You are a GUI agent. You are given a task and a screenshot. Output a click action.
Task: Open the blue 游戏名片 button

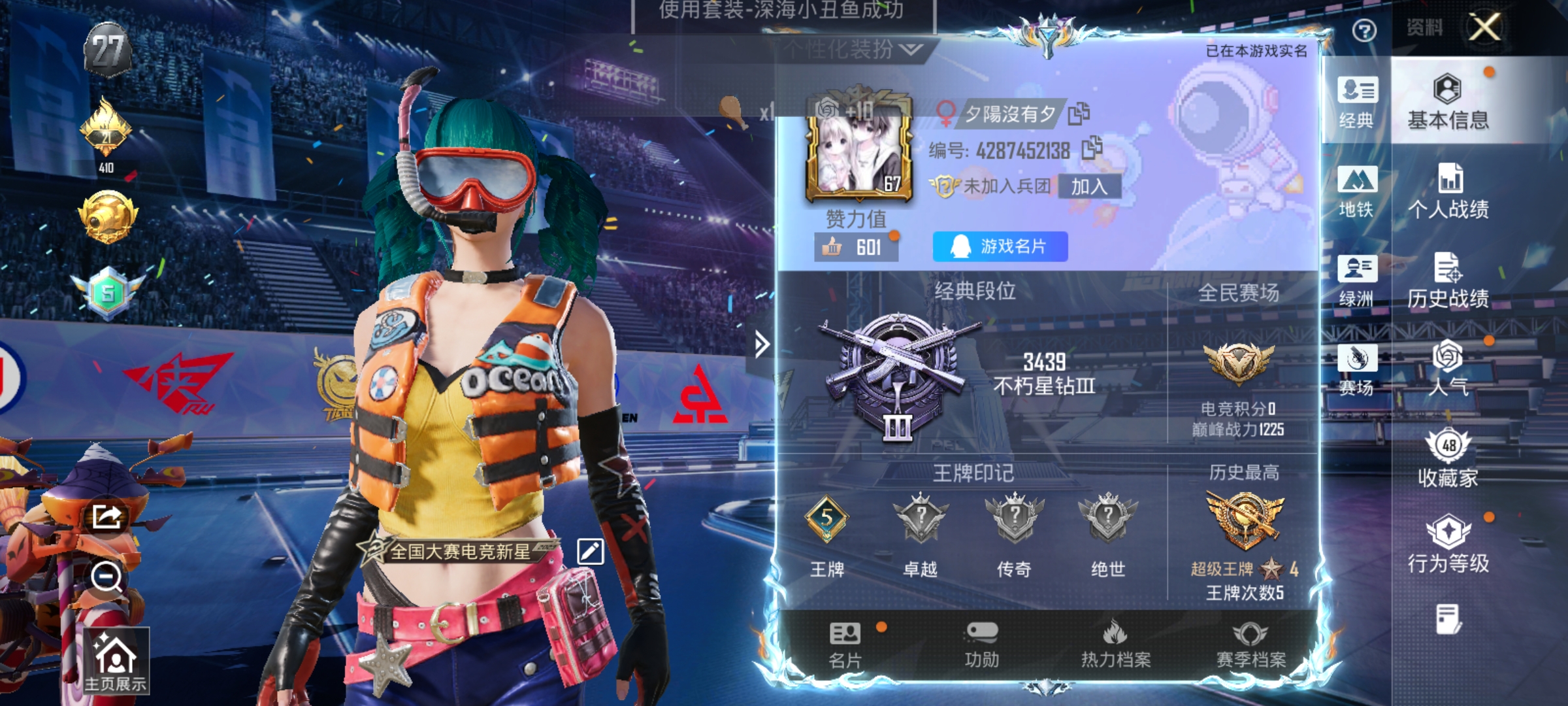click(x=999, y=247)
